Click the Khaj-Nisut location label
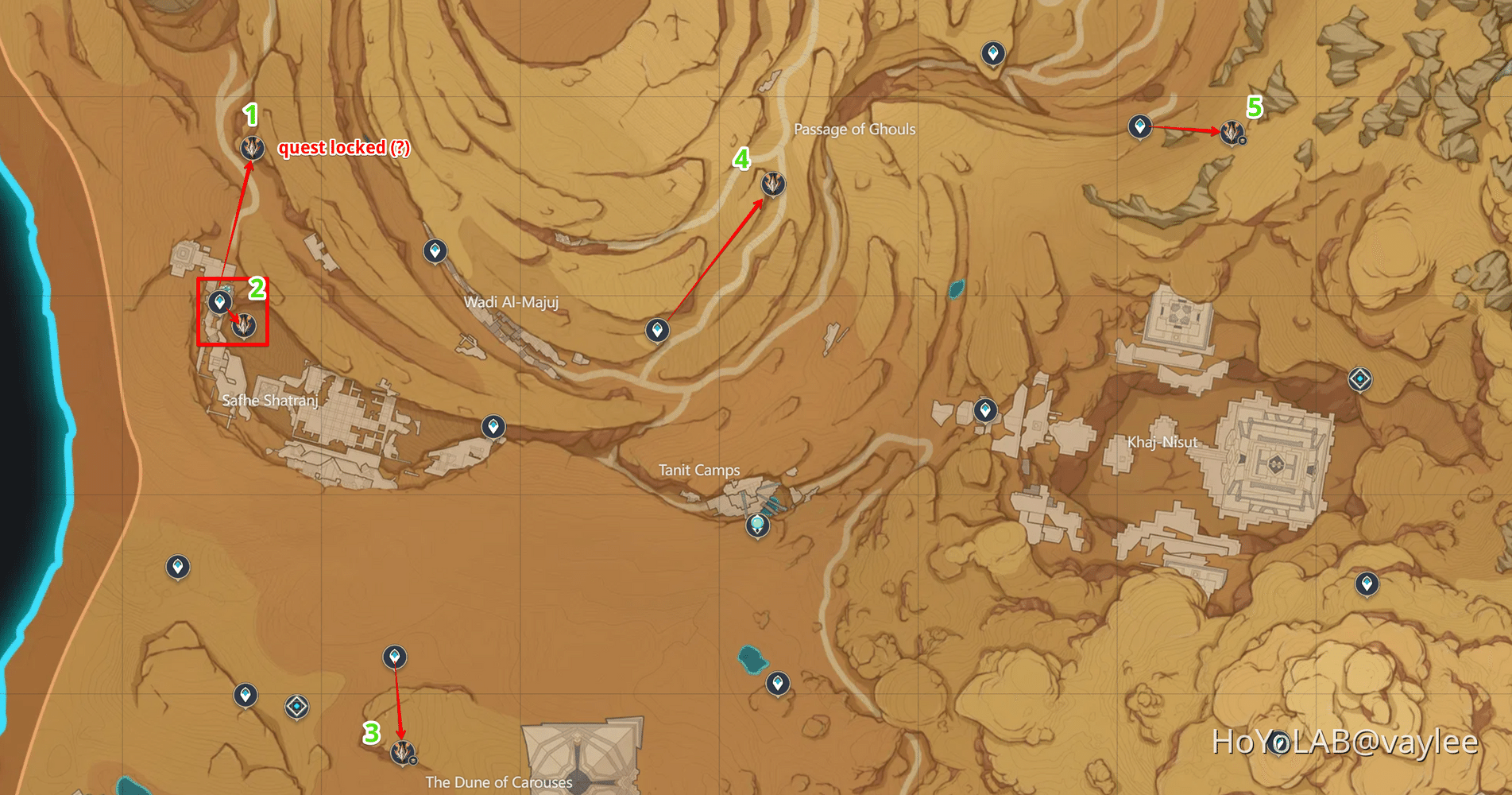Screen dimensions: 1512x795 coord(1164,442)
